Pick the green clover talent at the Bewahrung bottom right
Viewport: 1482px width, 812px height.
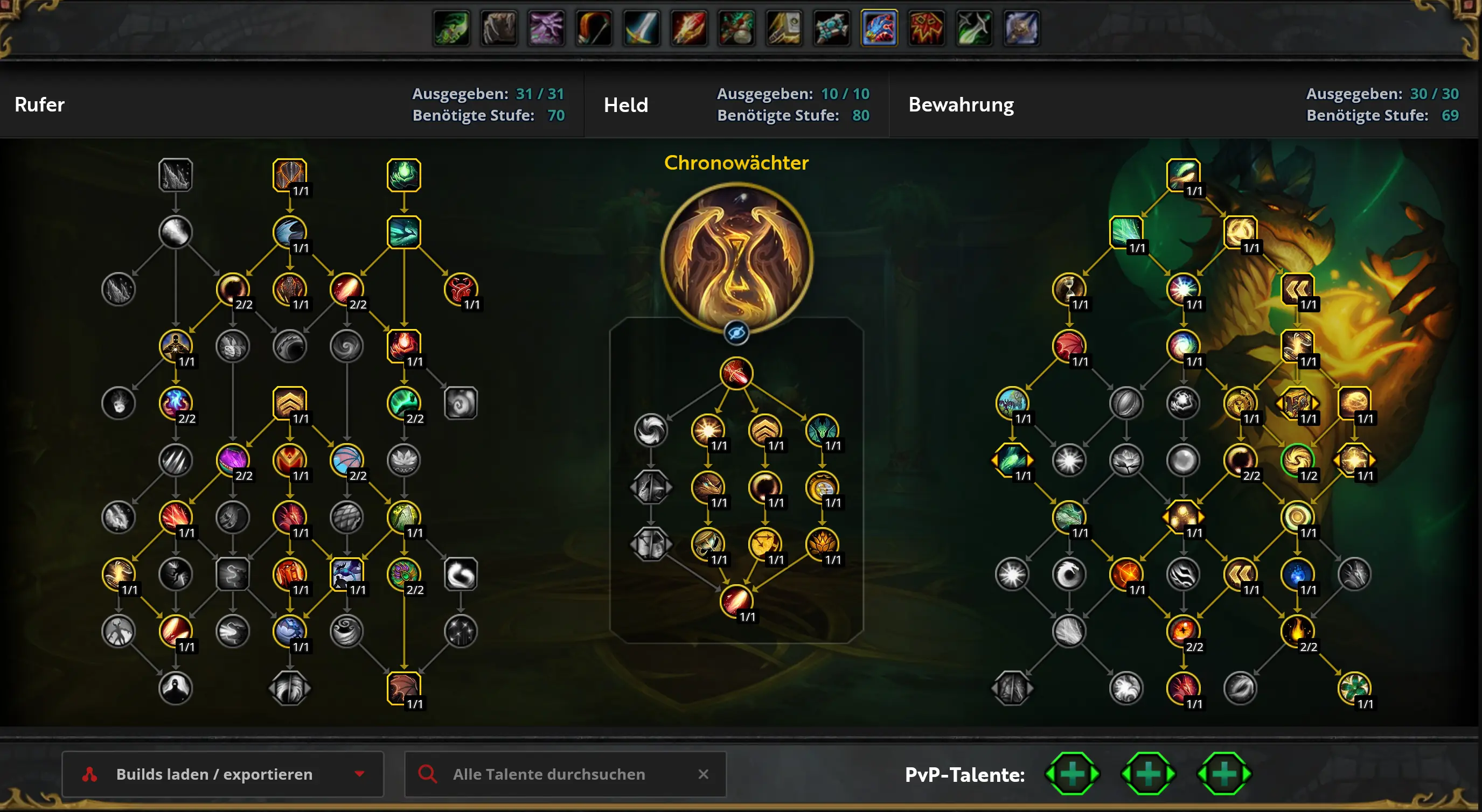[x=1354, y=688]
